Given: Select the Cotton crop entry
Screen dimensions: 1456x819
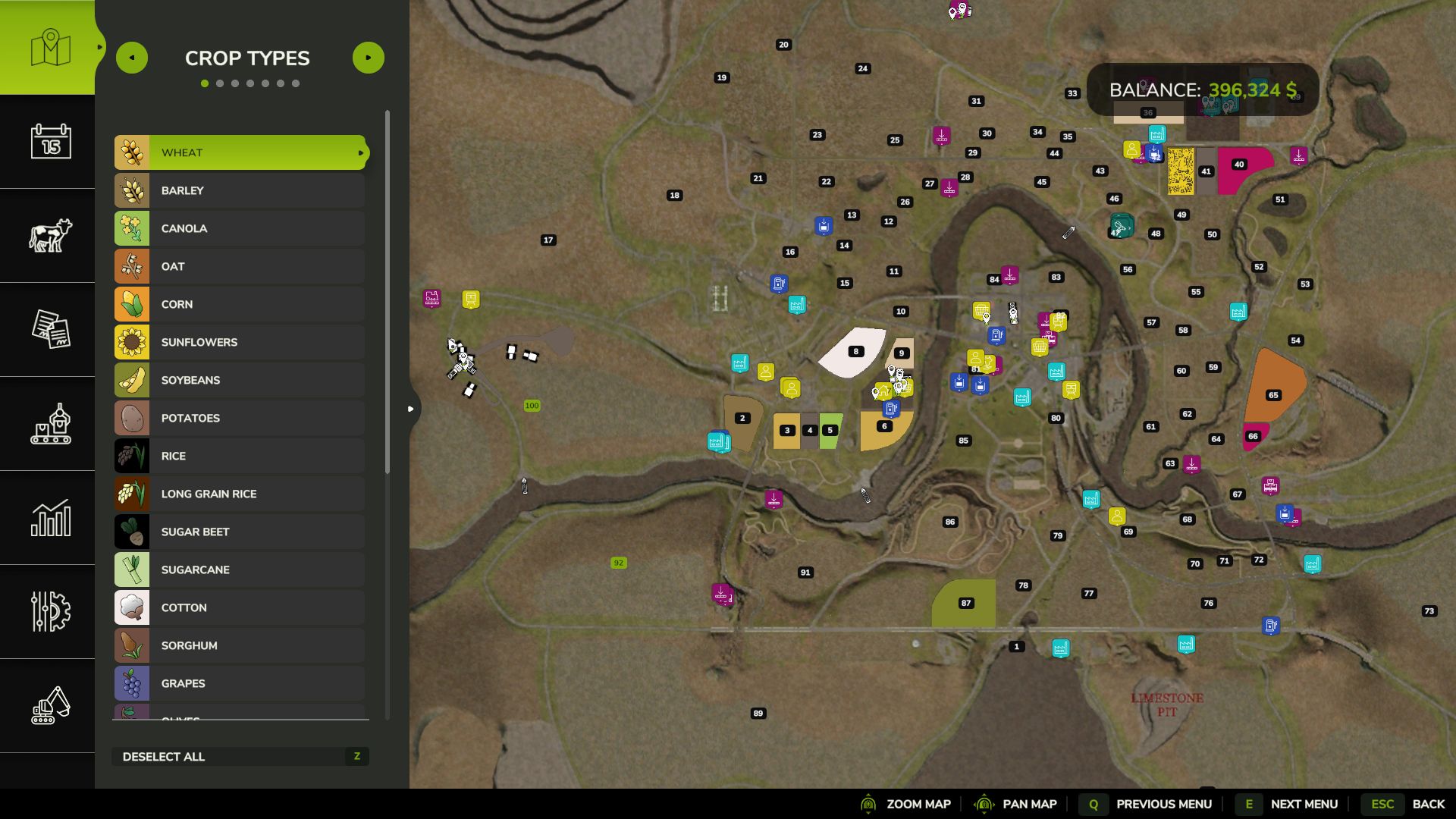Looking at the screenshot, I should coord(240,607).
